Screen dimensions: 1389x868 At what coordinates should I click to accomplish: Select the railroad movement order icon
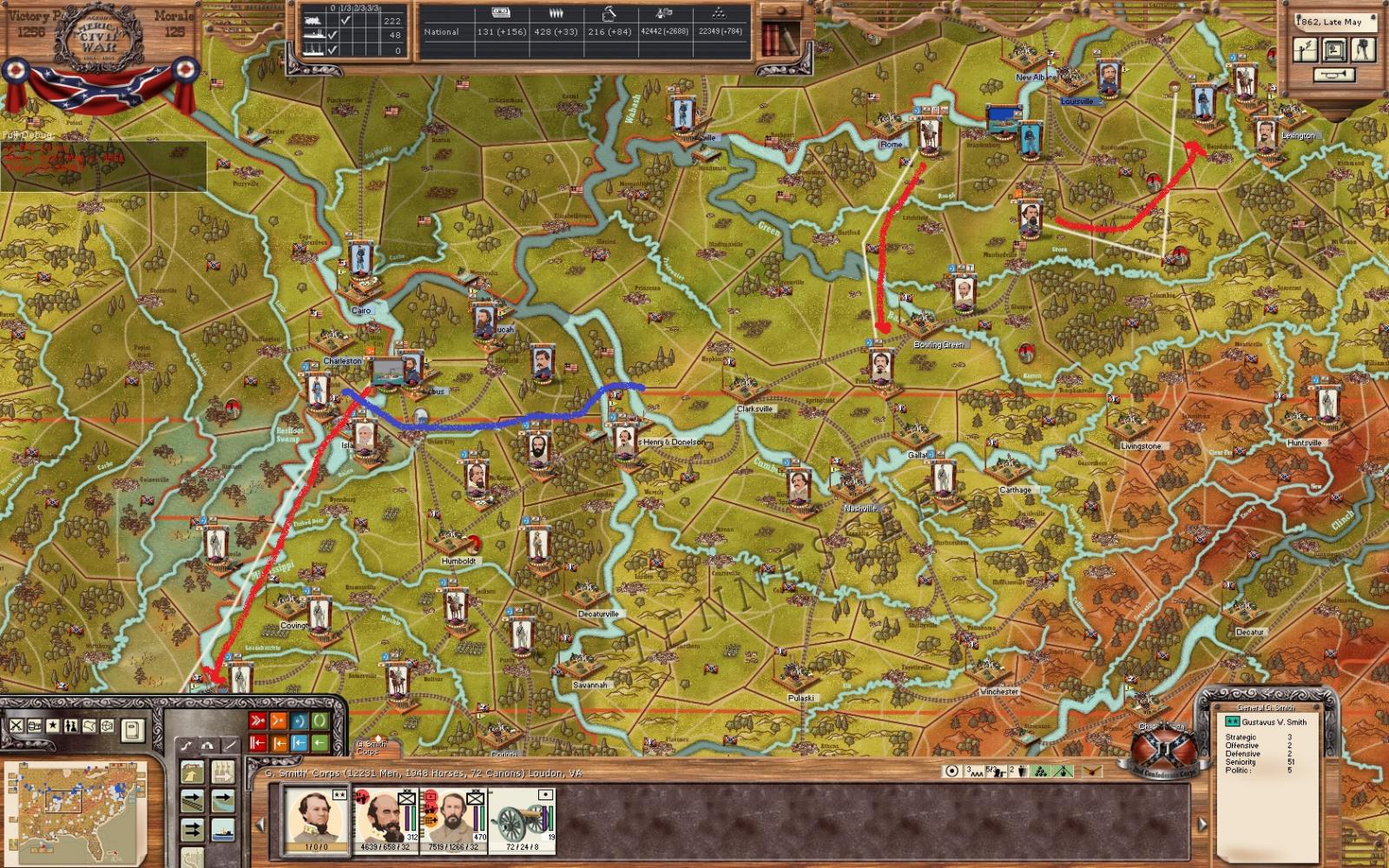point(192,802)
